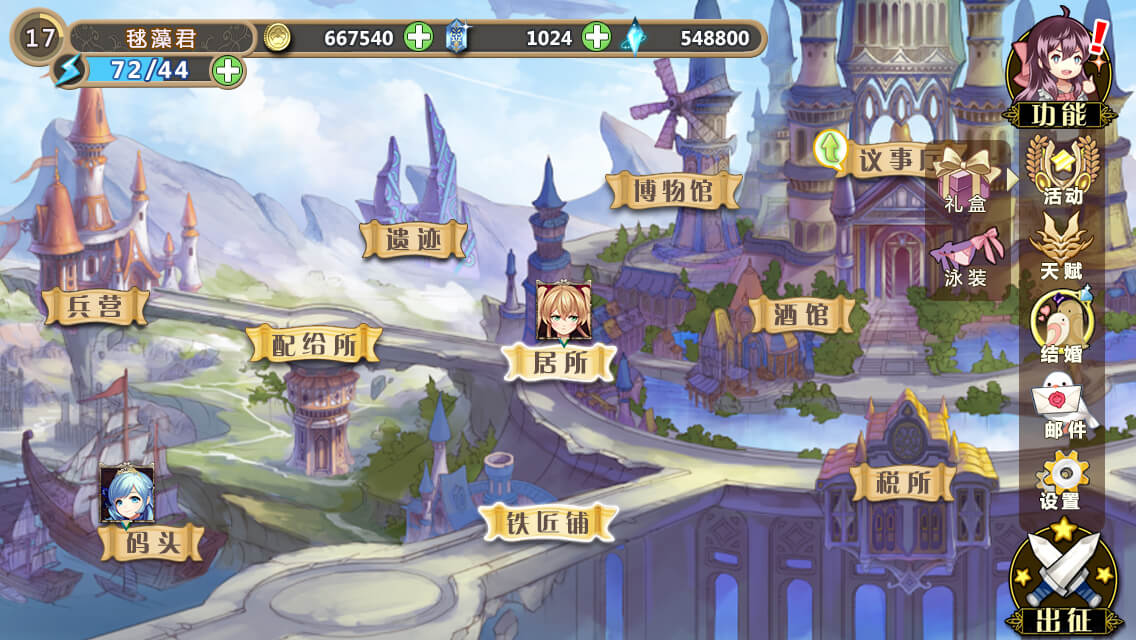Add gold coins with the plus button
Viewport: 1136px width, 640px height.
[x=418, y=38]
